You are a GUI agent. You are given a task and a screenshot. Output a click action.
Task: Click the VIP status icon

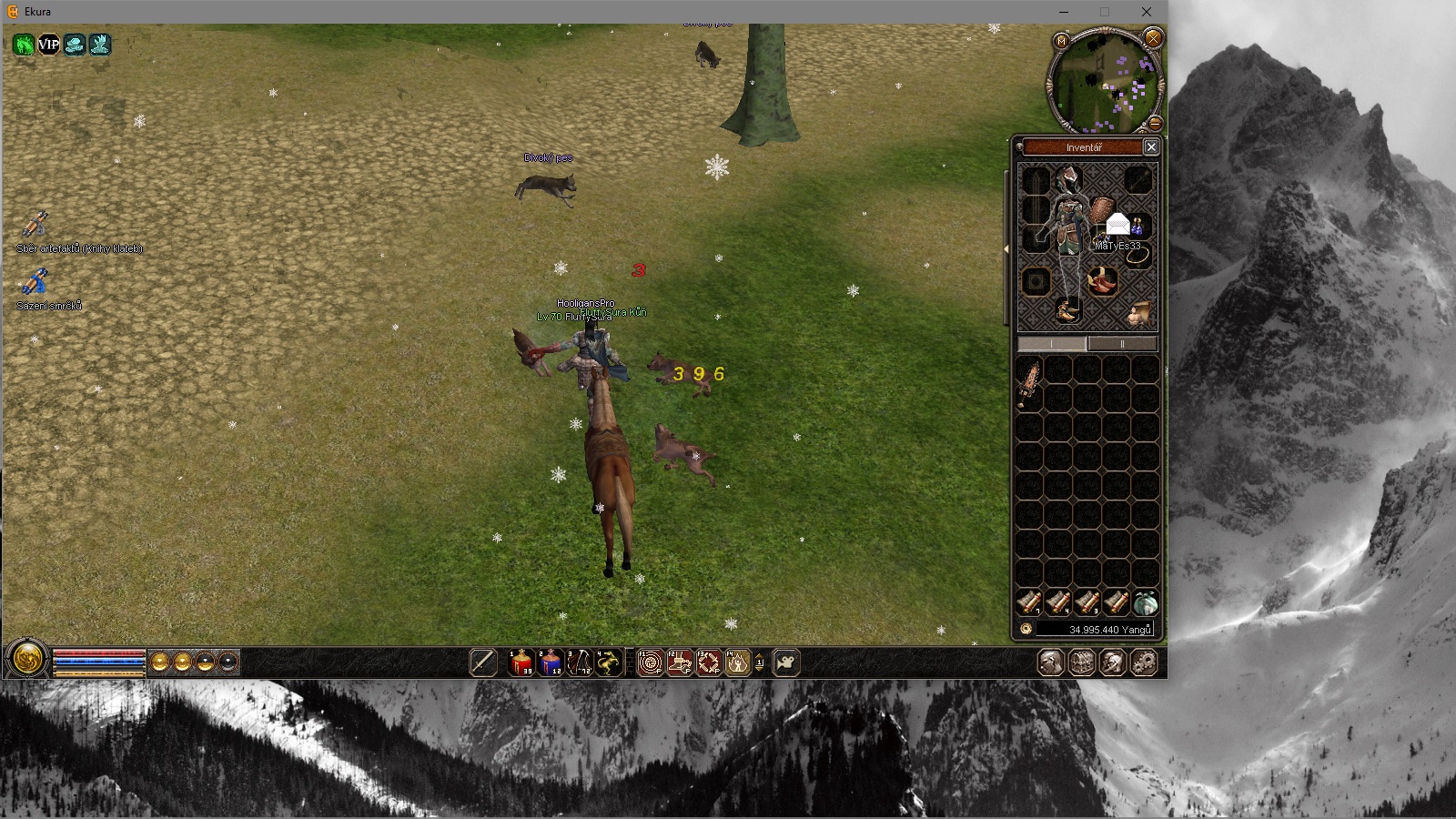48,45
